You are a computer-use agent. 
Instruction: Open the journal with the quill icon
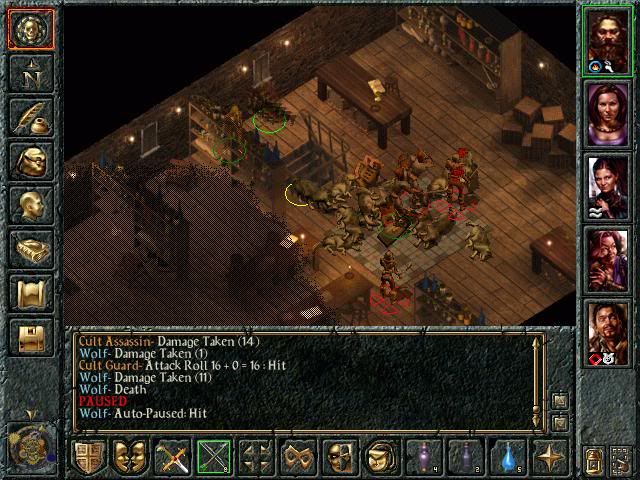coord(29,118)
